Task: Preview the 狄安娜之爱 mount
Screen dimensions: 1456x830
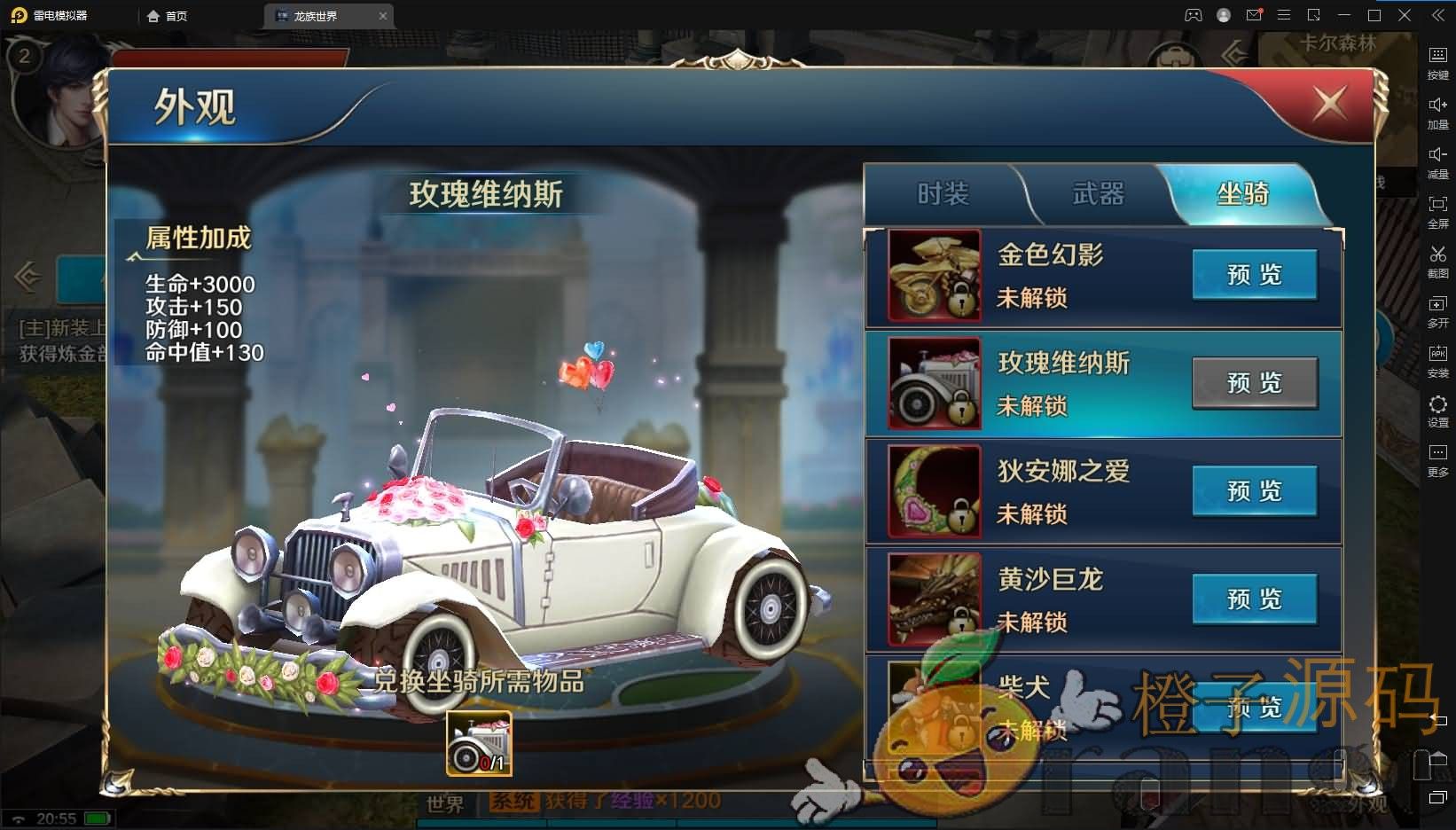Action: pyautogui.click(x=1254, y=491)
